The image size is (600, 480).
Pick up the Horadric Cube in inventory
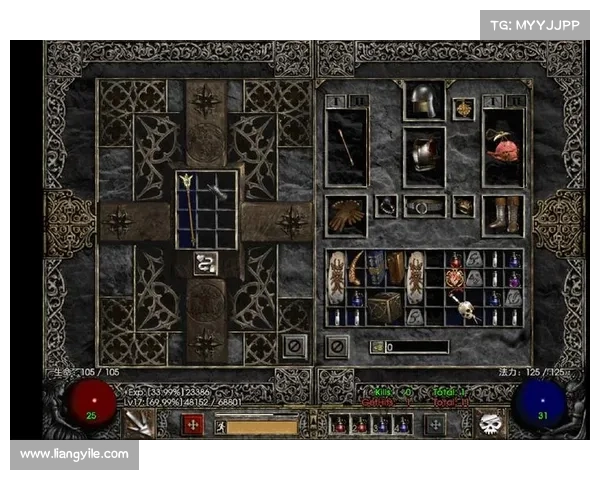(385, 307)
